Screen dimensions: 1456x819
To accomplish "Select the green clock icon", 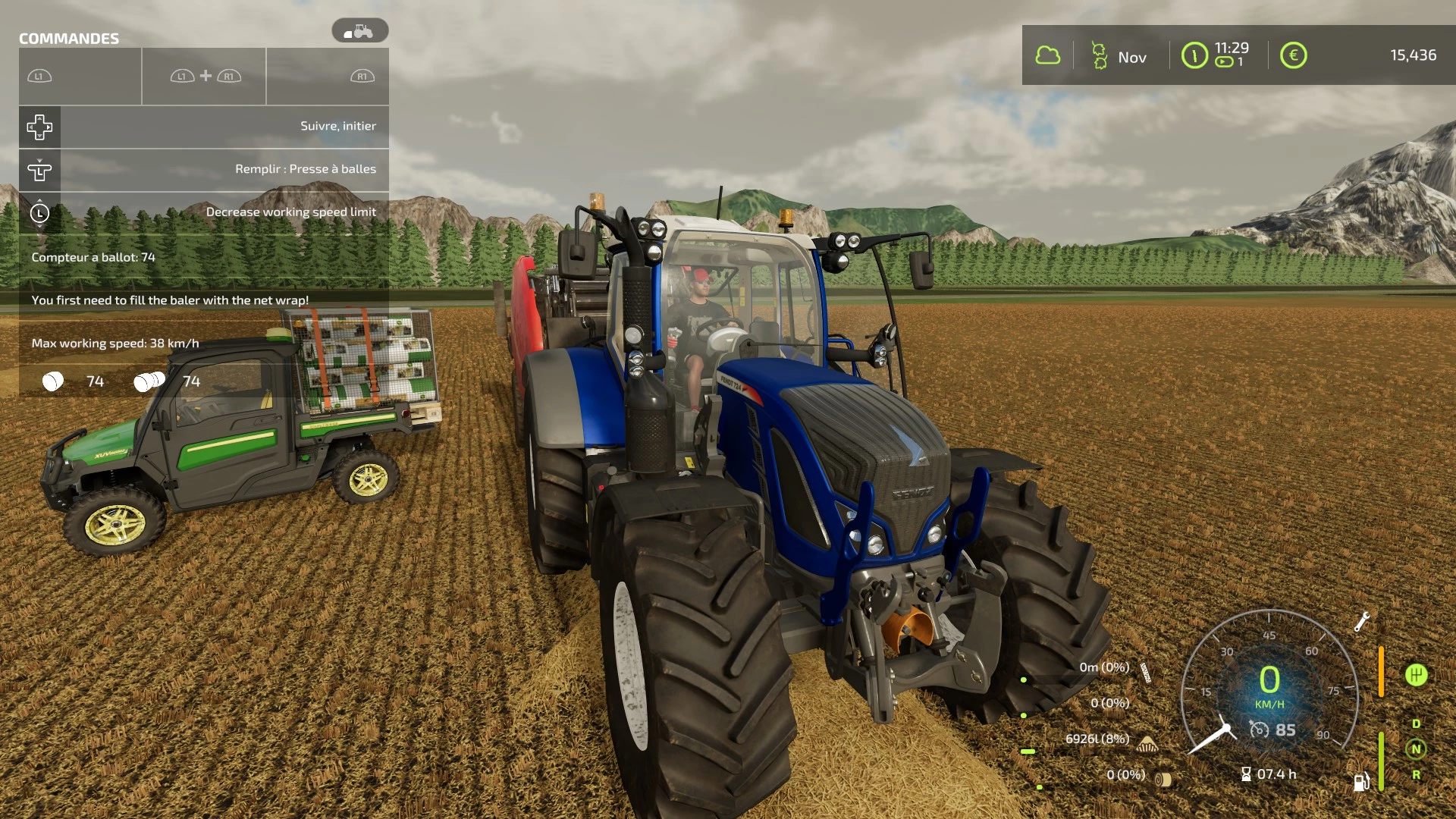I will (x=1194, y=55).
